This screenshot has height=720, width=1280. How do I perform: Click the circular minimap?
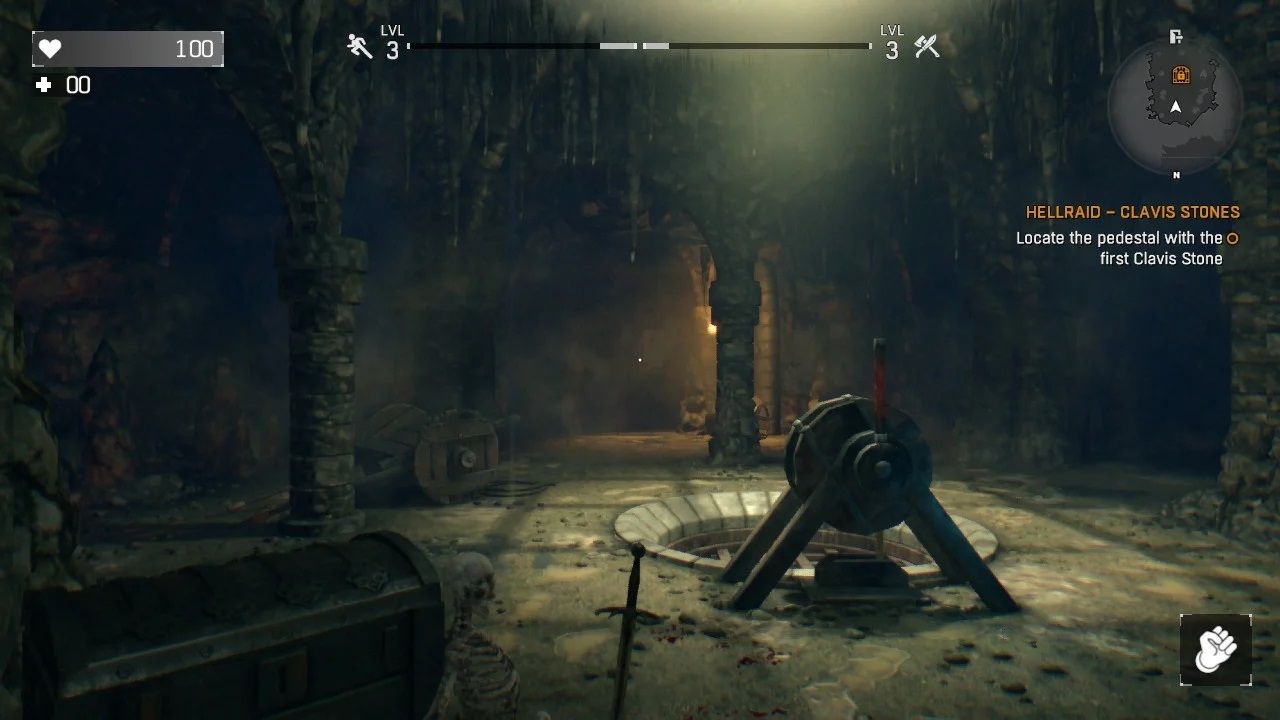(1175, 108)
